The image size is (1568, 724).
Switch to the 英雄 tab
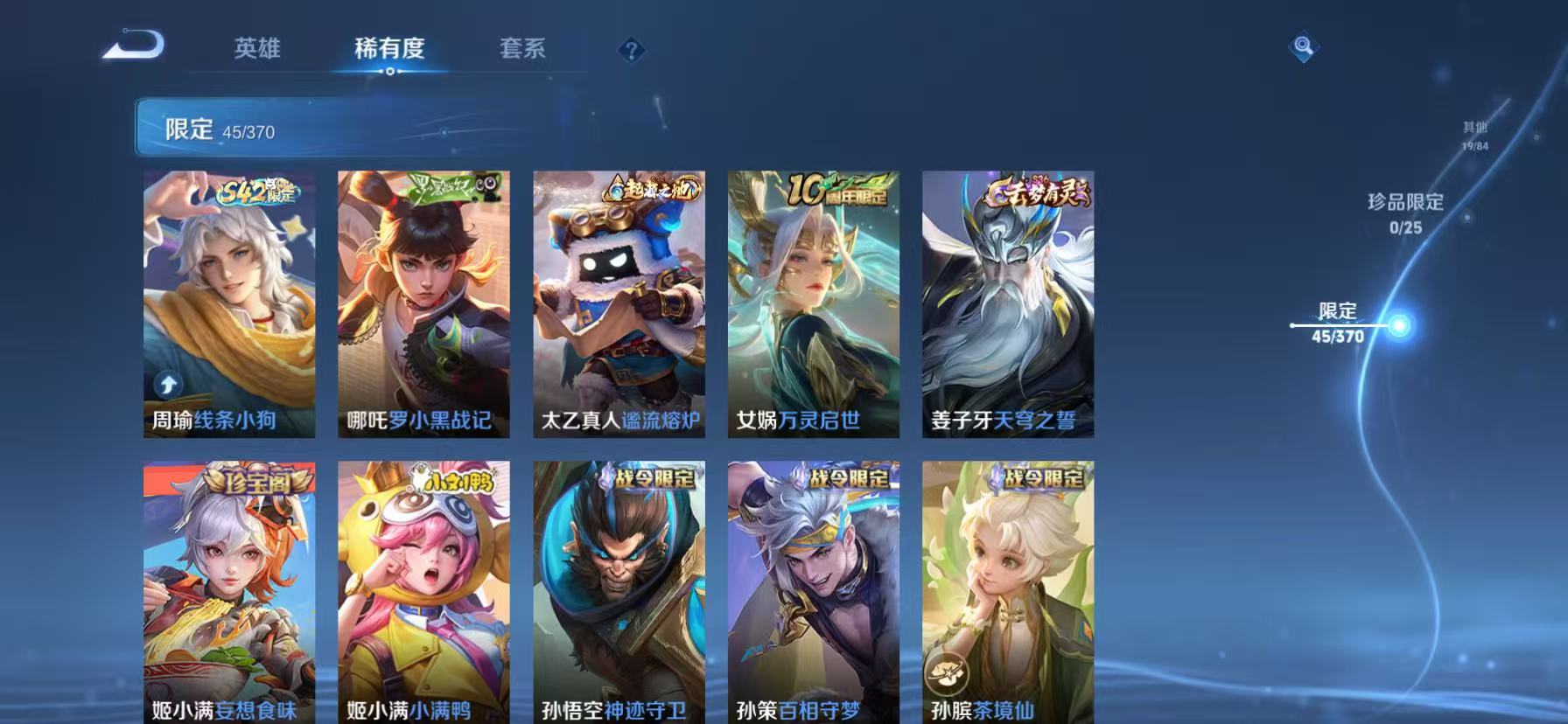256,50
